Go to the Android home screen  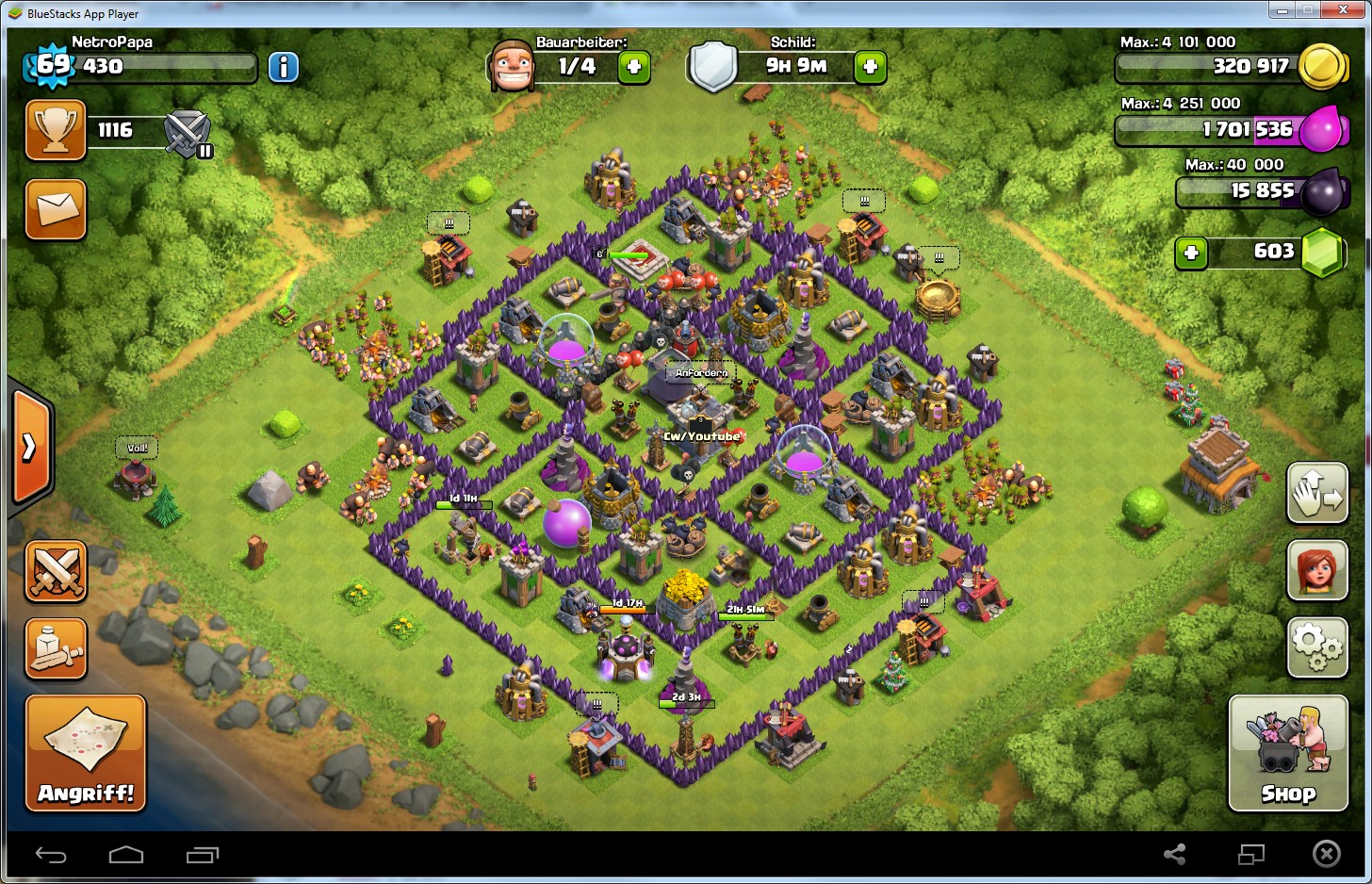pyautogui.click(x=126, y=855)
